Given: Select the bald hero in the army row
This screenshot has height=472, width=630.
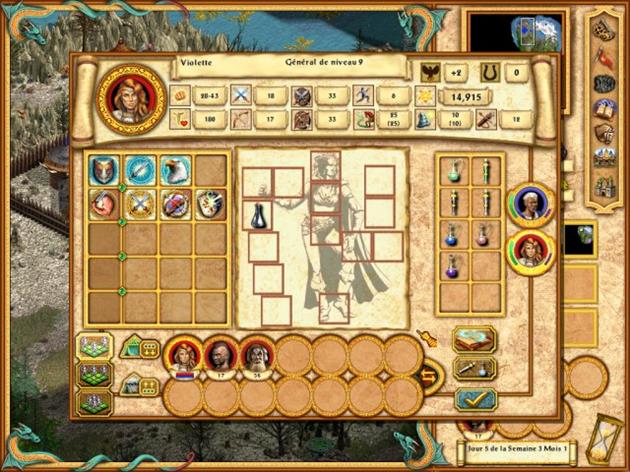Looking at the screenshot, I should 220,355.
